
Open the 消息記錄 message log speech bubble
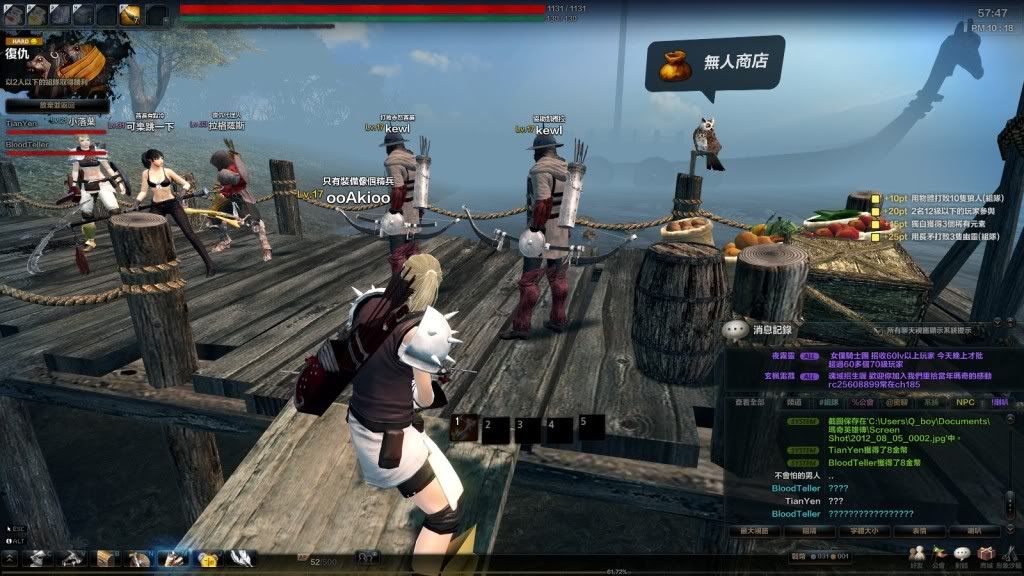point(736,329)
